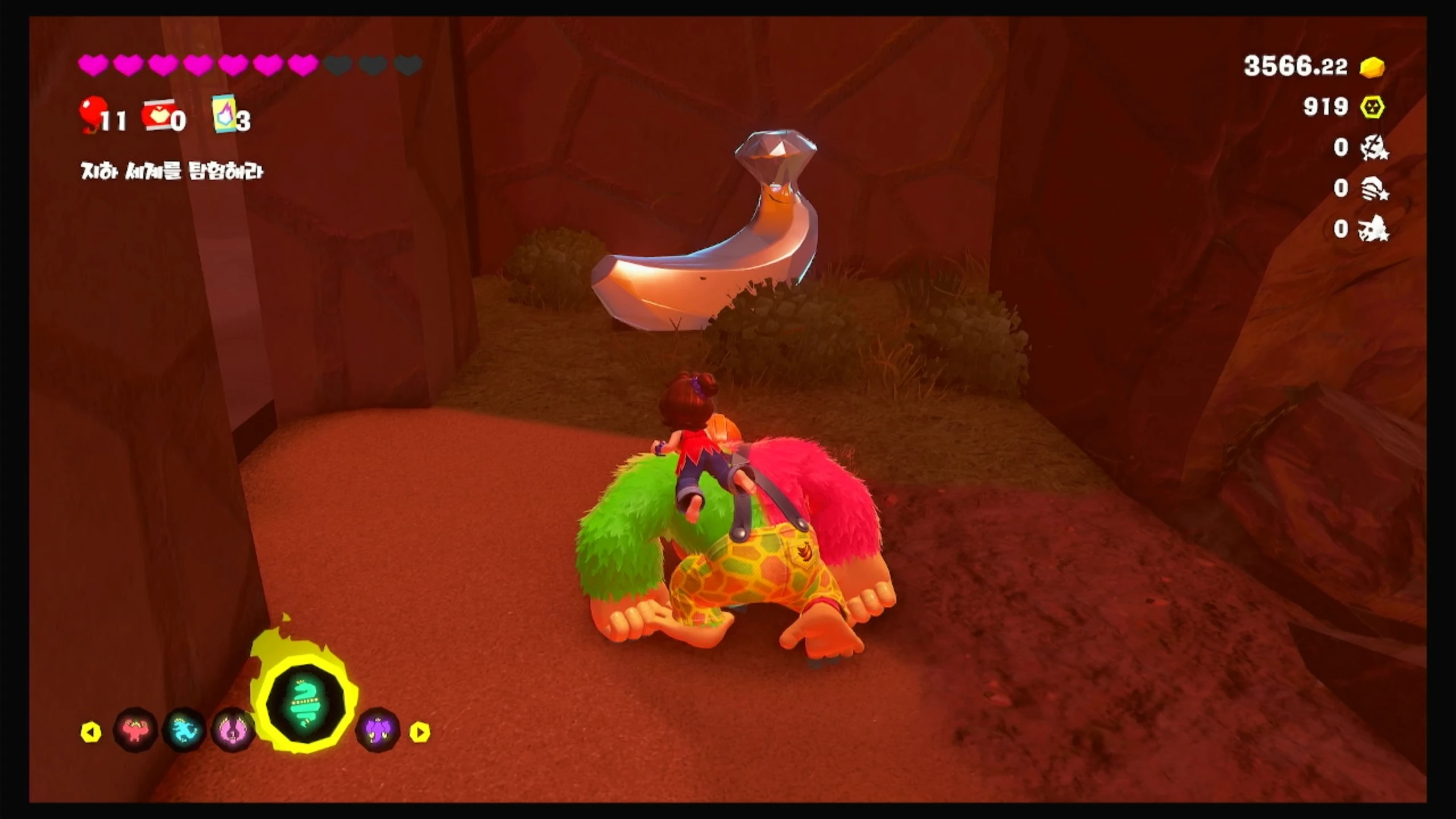This screenshot has height=819, width=1456.
Task: Activate the highlighted green Snake Bananza
Action: click(x=306, y=704)
